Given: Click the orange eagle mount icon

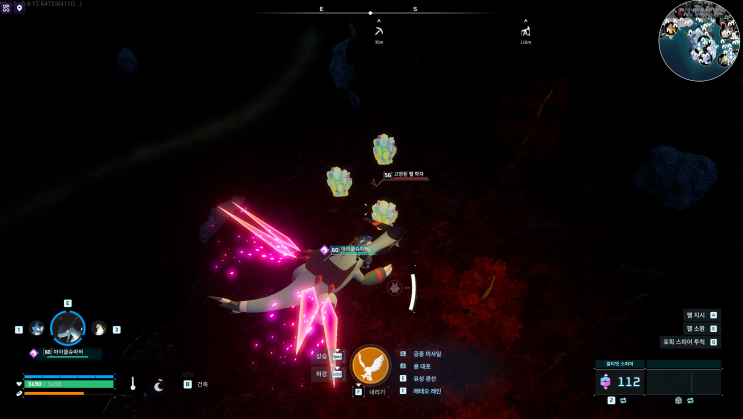Looking at the screenshot, I should (370, 365).
